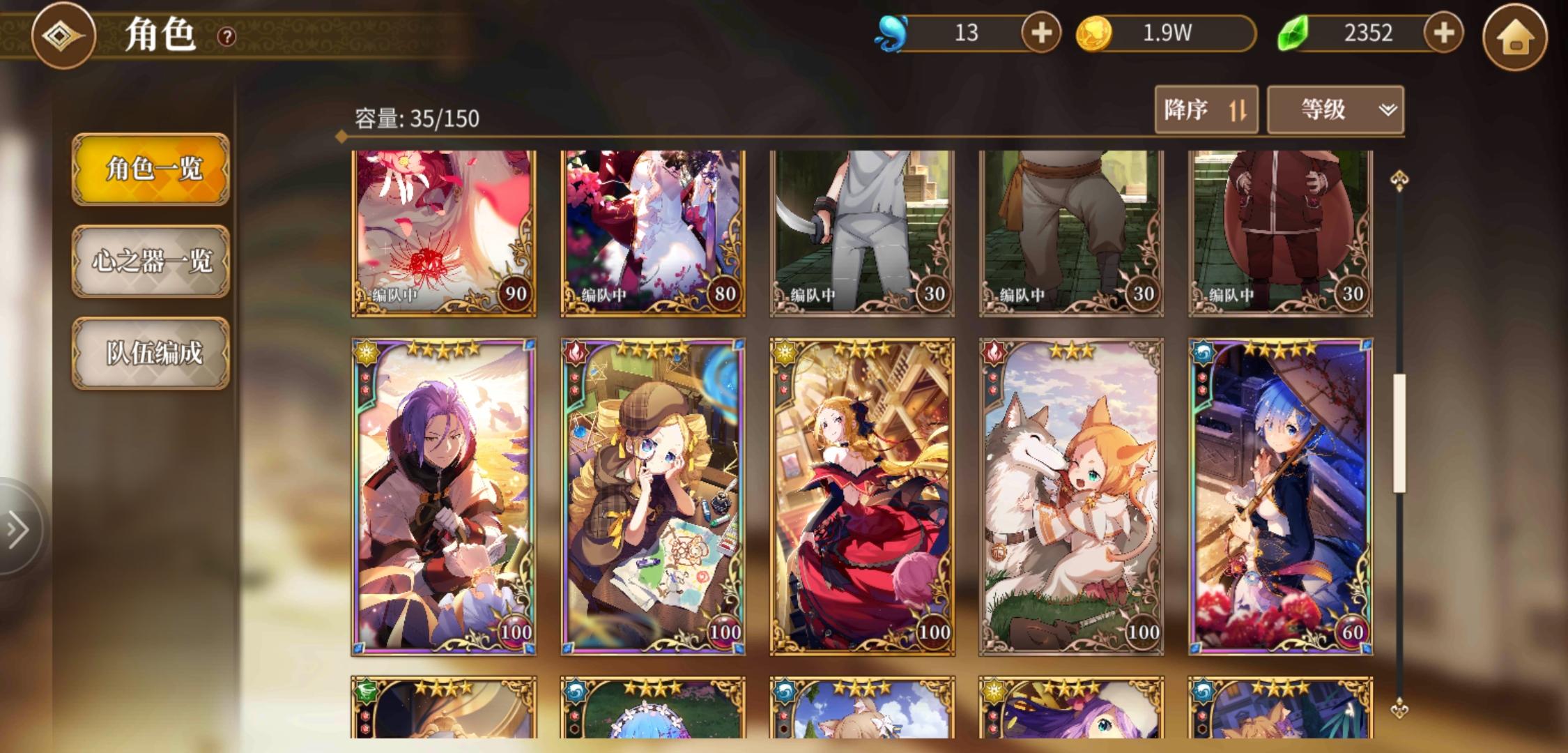1568x753 pixels.
Task: Expand the double chevron on 等级 selector
Action: point(1387,110)
